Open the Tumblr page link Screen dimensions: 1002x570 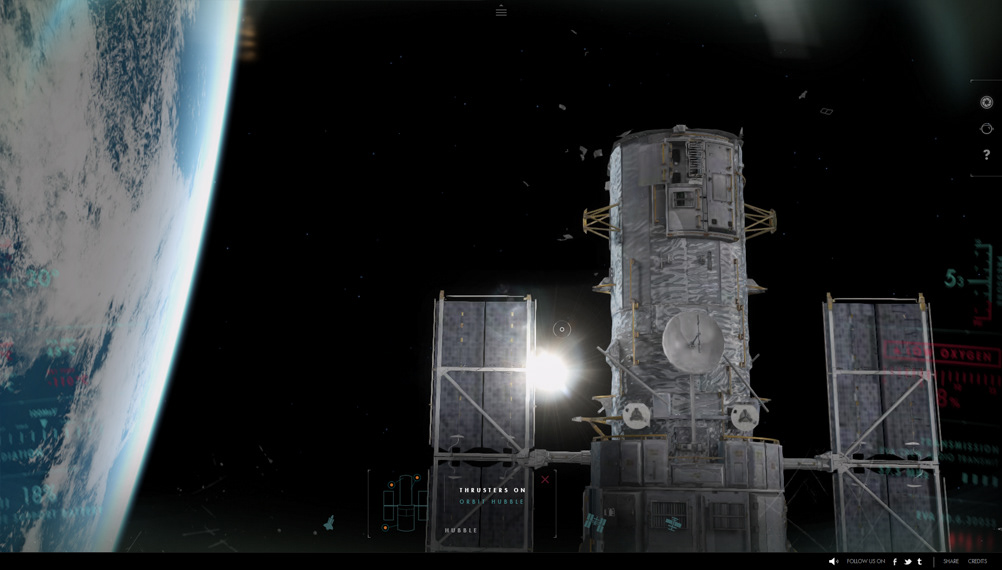pos(919,562)
